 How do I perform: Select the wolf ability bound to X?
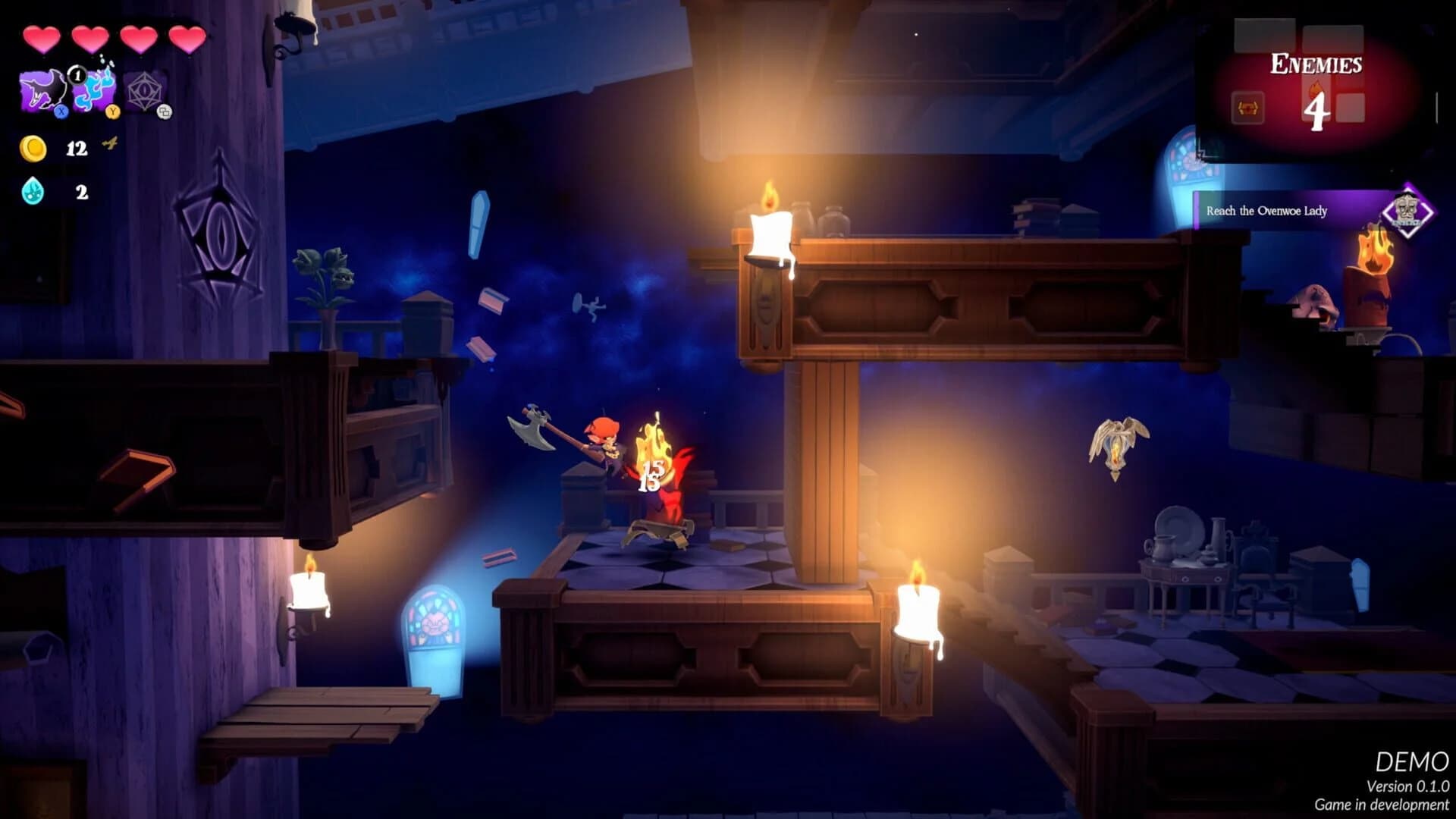[42, 91]
